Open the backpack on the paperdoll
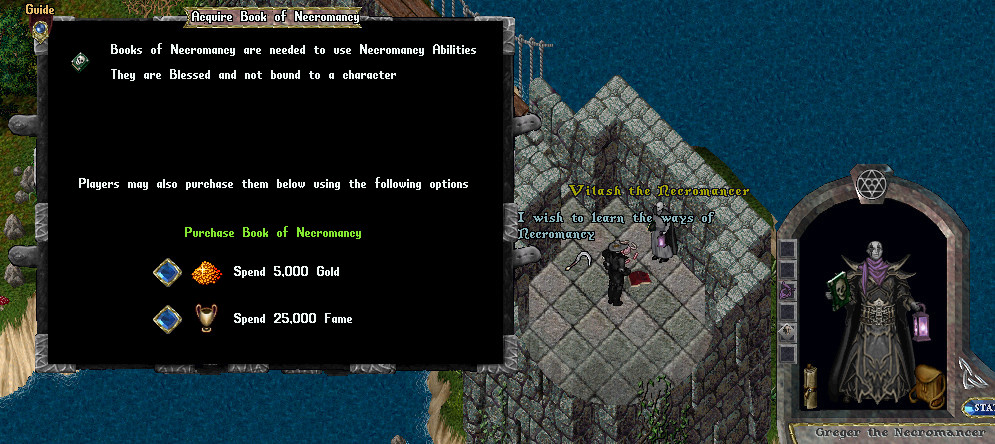 [929, 384]
